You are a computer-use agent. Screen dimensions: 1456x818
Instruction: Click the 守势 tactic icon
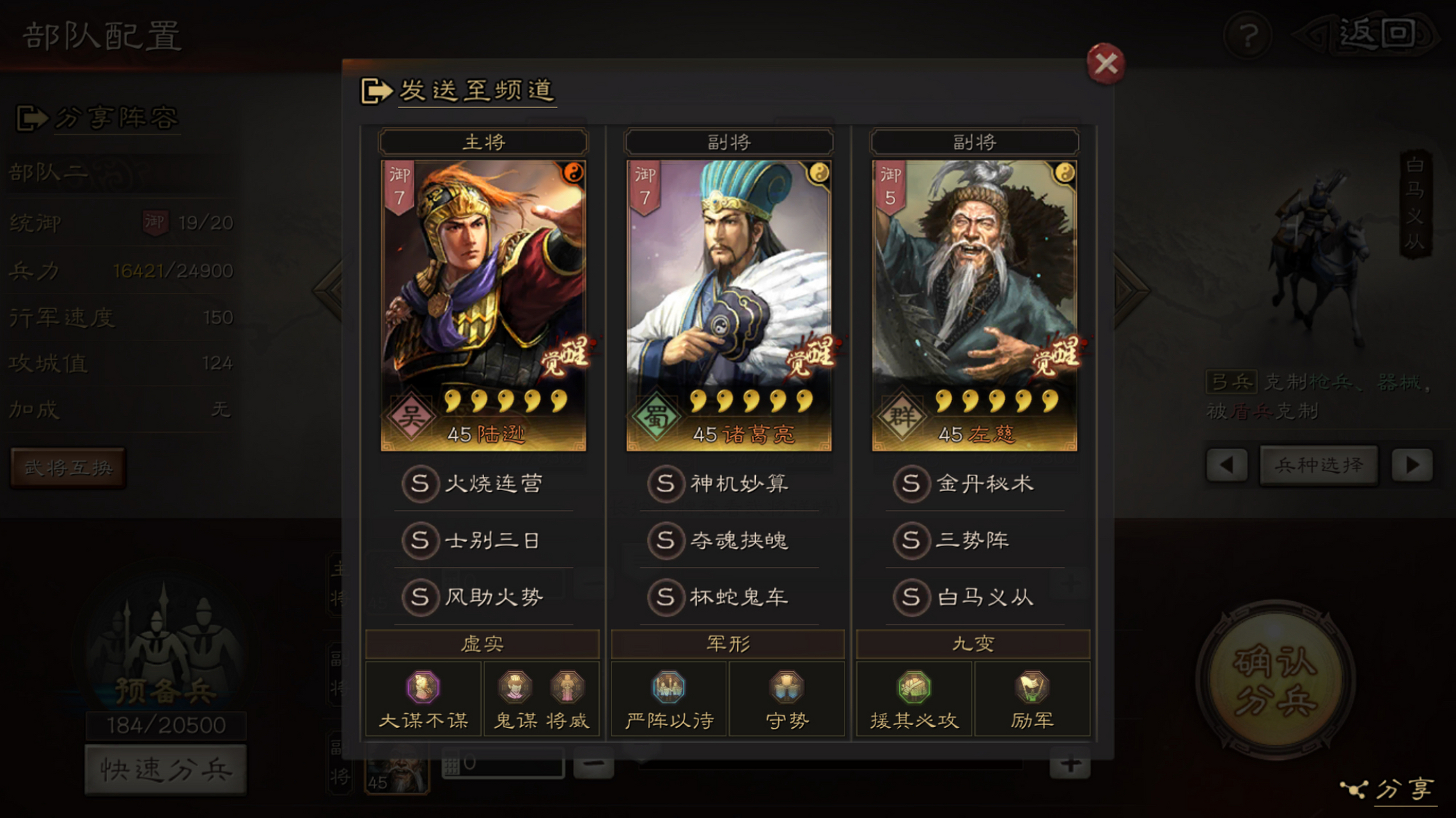787,689
